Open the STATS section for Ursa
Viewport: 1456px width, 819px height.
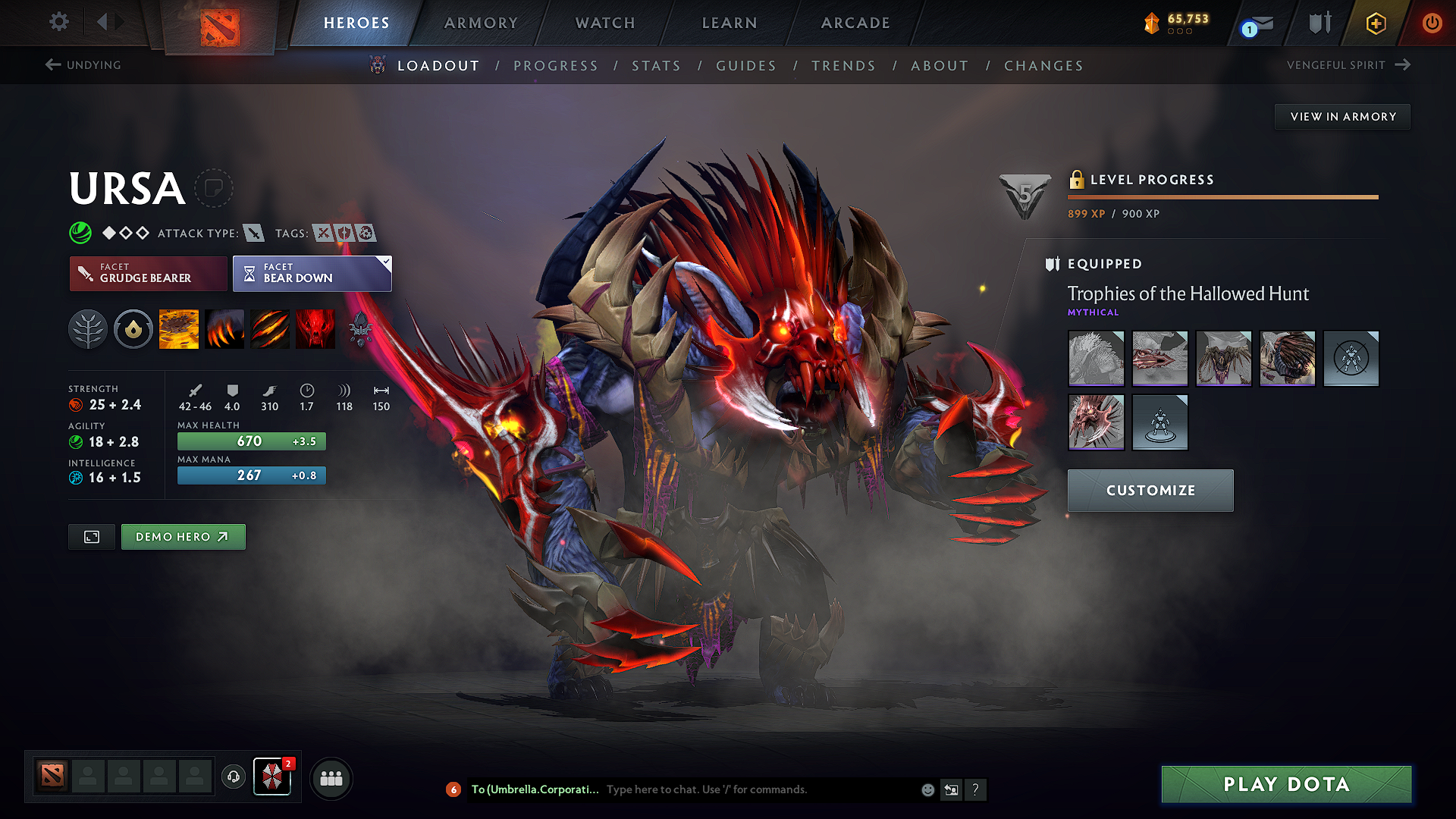tap(657, 65)
